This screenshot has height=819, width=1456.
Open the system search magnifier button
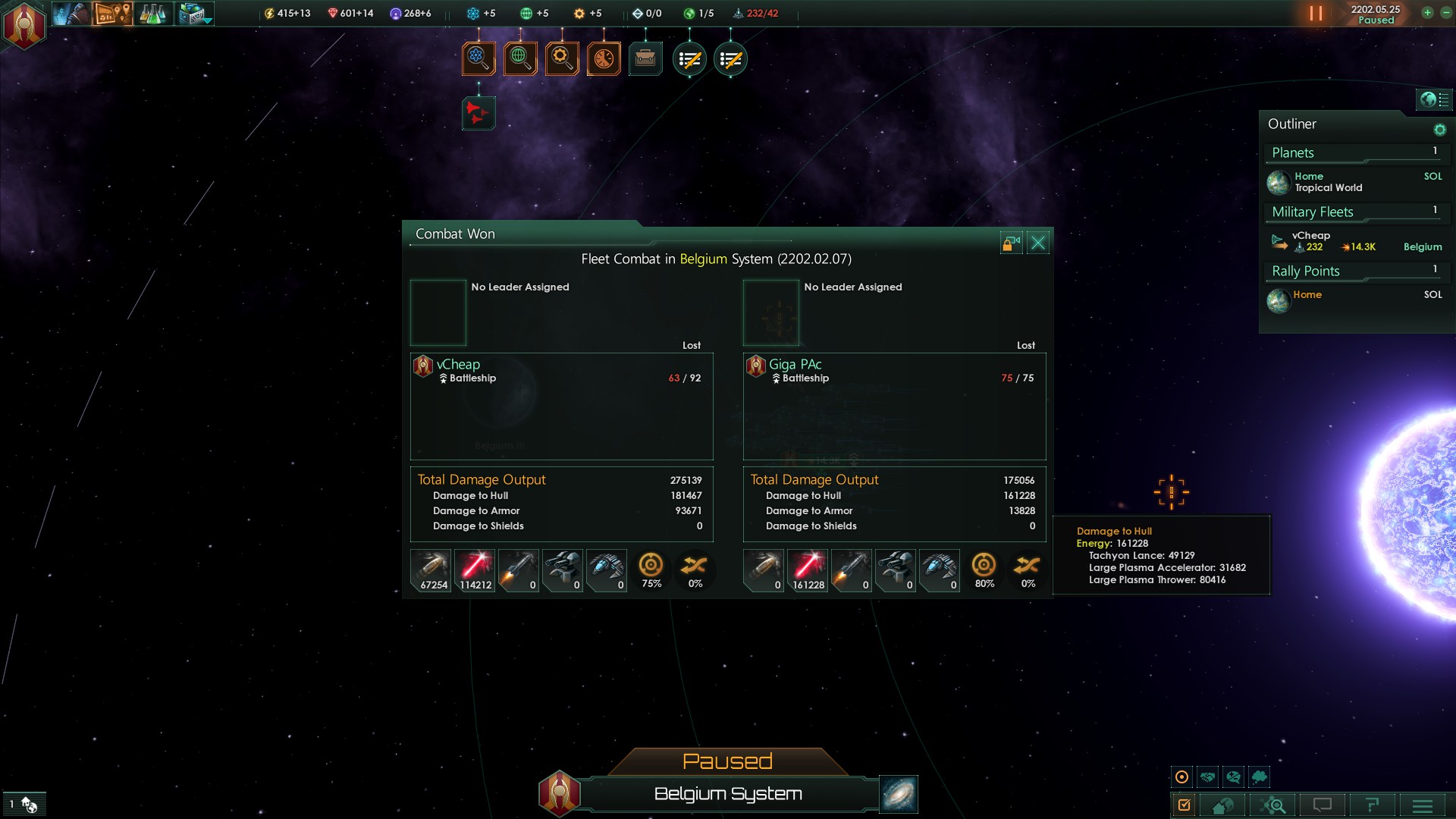(x=1274, y=805)
